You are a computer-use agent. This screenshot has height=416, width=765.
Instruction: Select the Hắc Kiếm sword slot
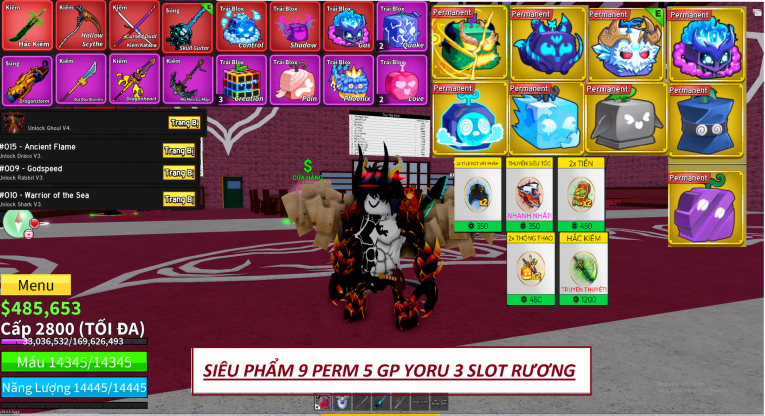(x=27, y=26)
